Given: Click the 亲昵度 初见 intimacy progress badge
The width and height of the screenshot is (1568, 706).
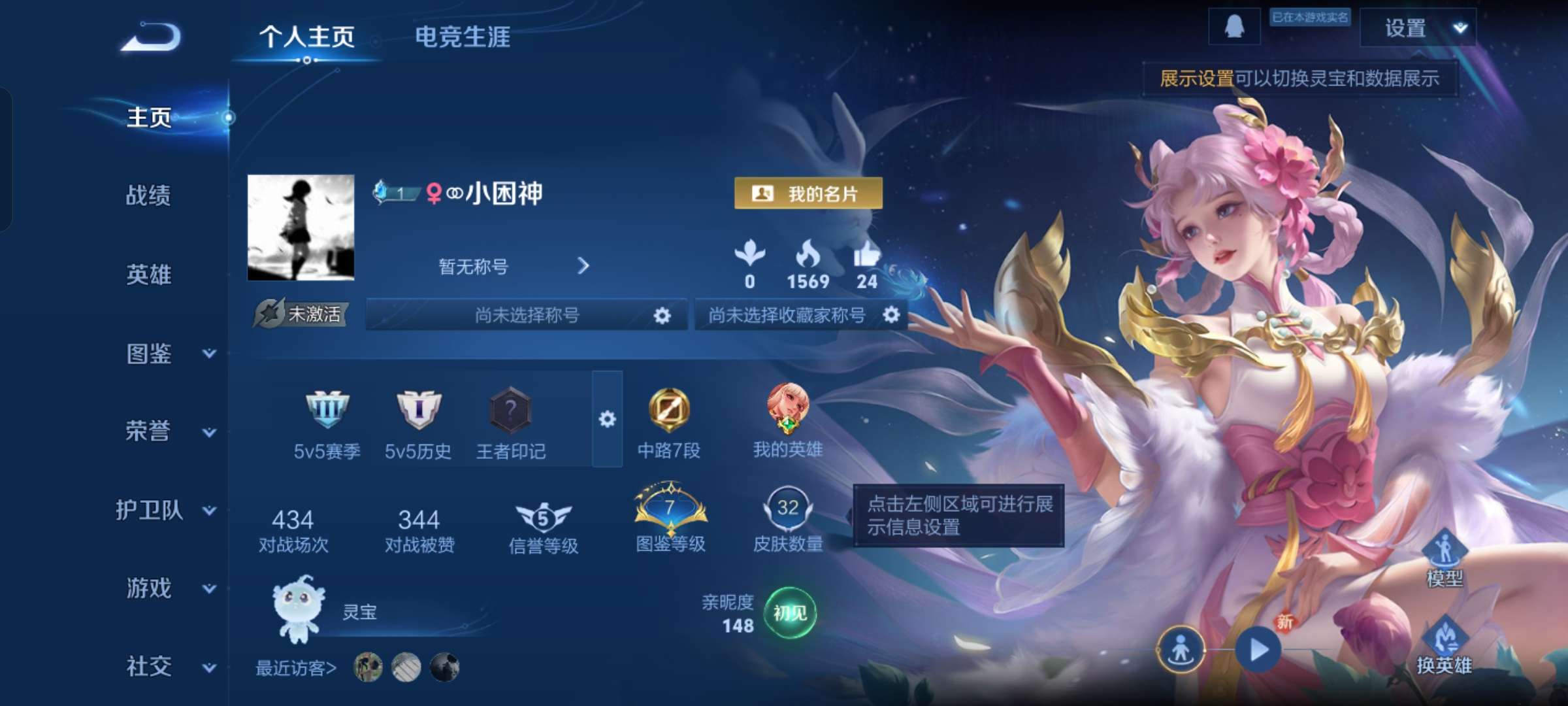Looking at the screenshot, I should 789,613.
